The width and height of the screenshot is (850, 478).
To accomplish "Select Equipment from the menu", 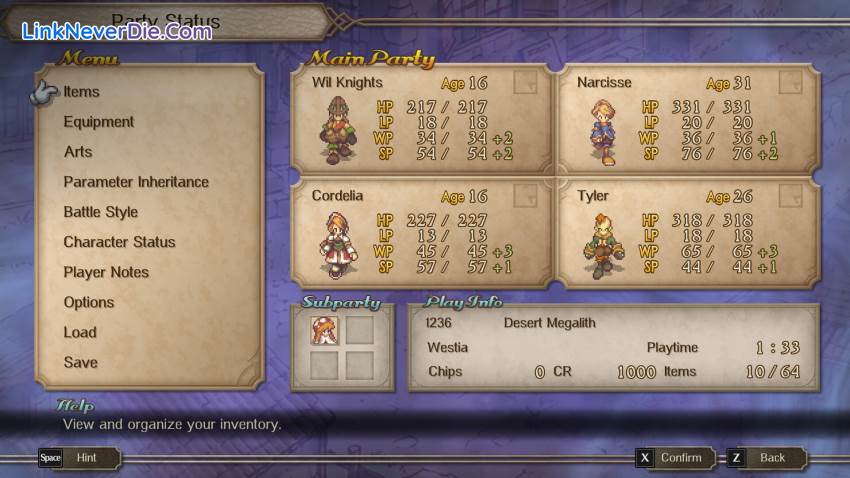I will pos(99,122).
